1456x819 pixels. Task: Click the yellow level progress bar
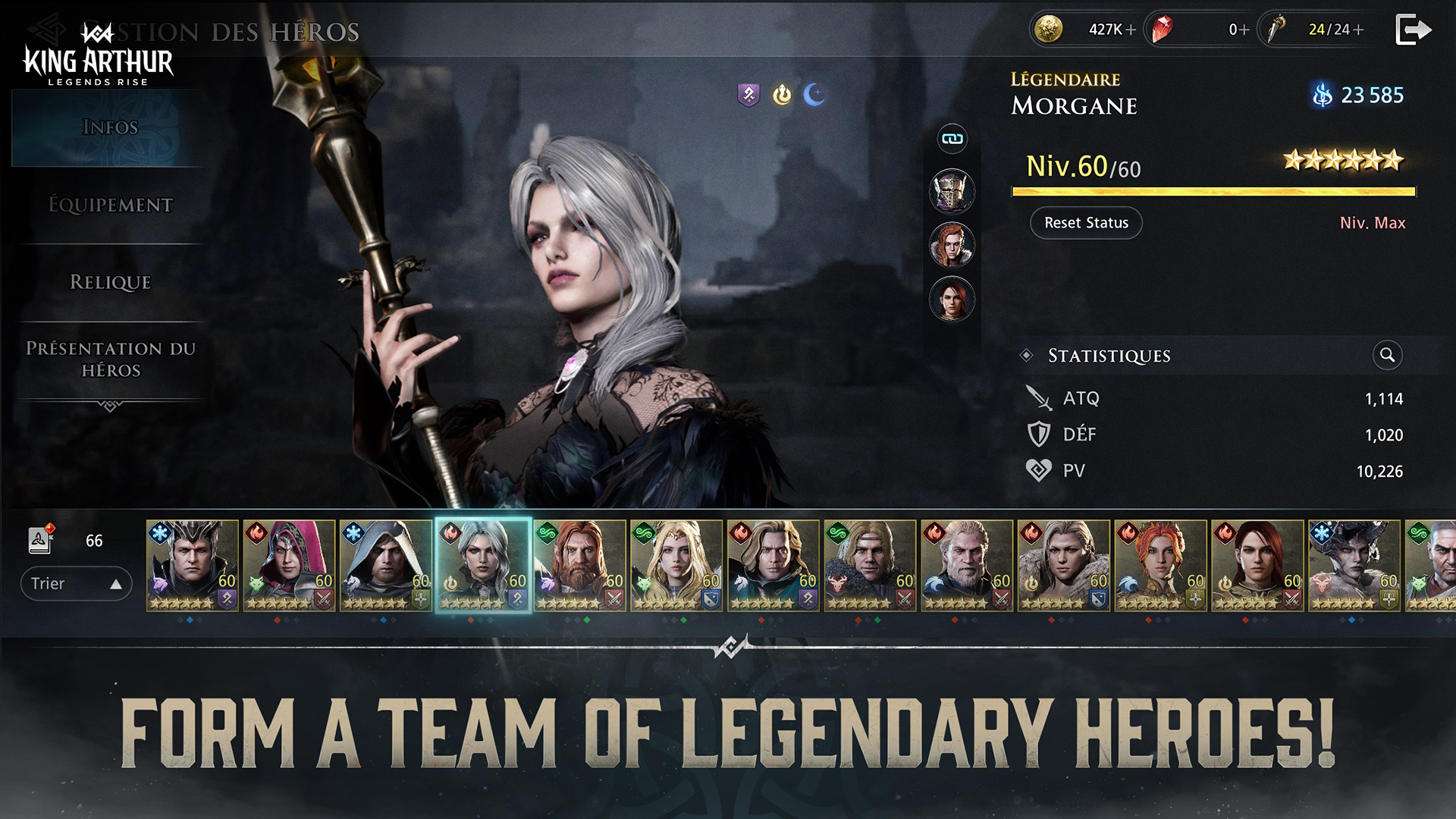pos(1213,192)
